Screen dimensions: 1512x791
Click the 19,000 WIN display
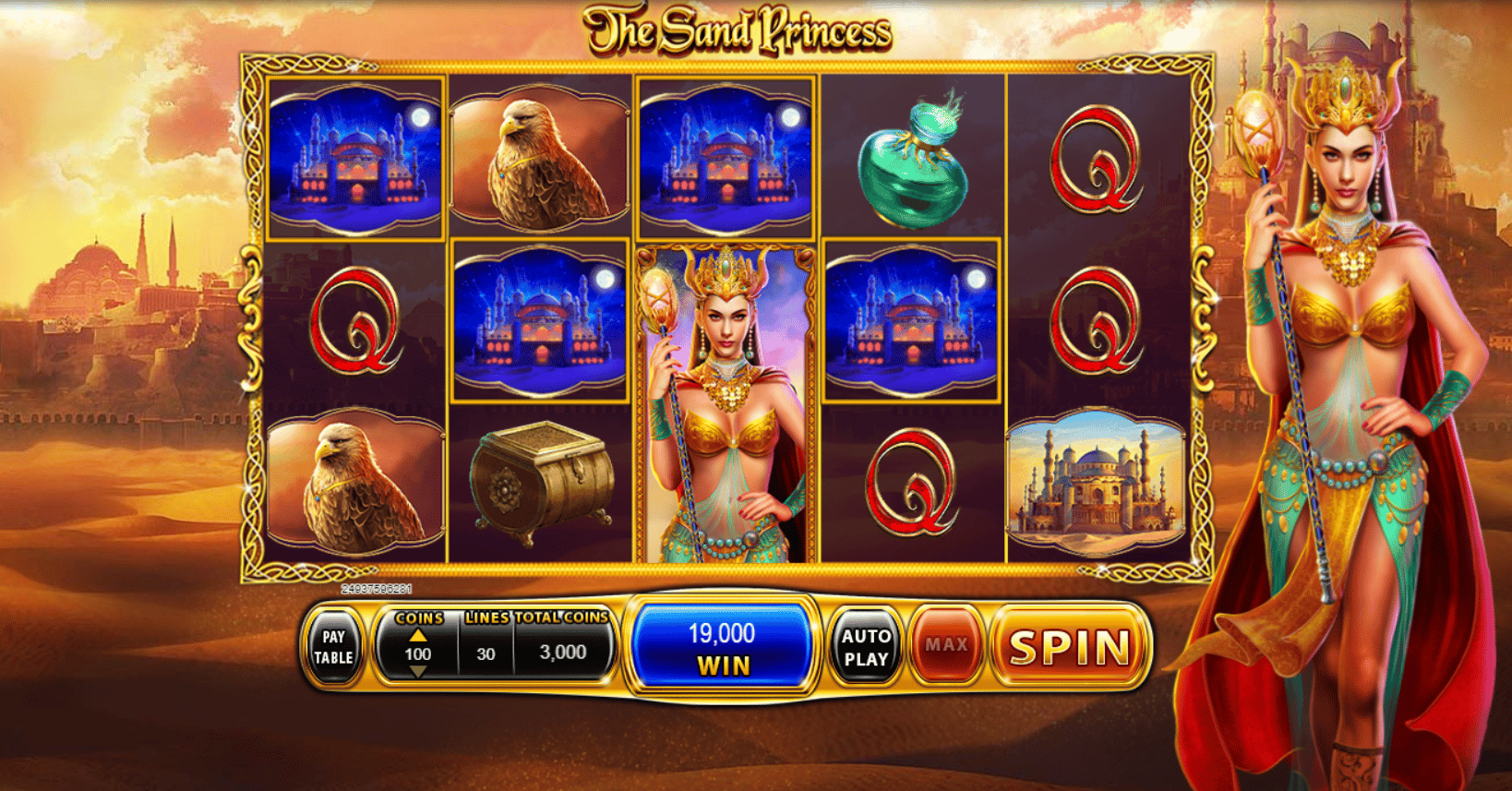tap(724, 645)
